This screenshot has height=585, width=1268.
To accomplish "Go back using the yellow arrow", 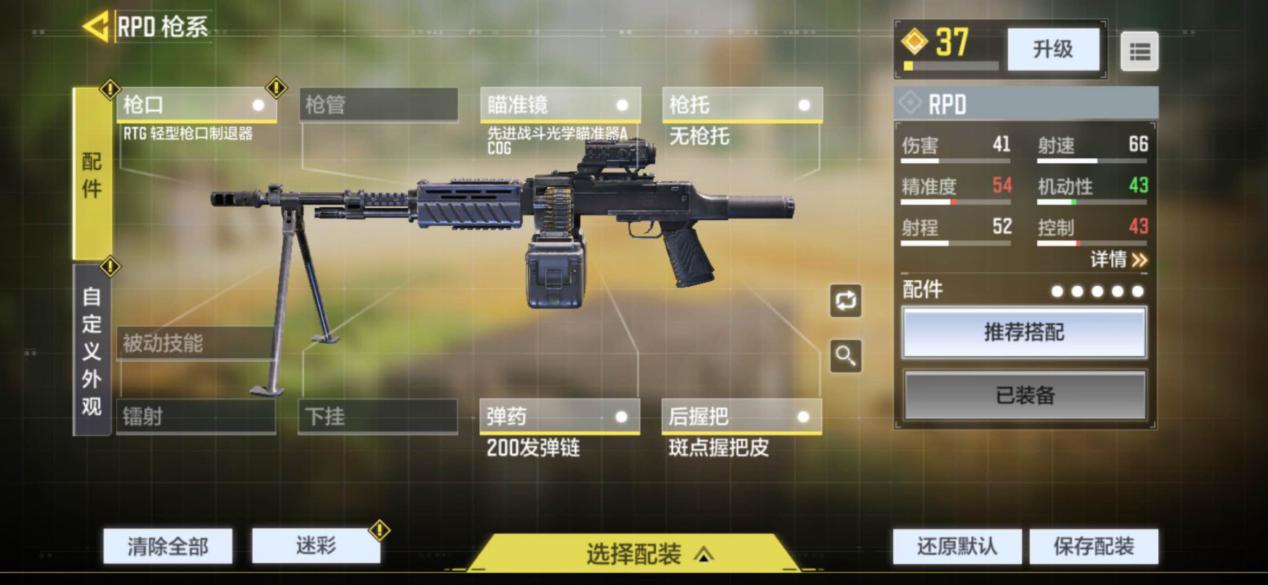I will coord(96,27).
